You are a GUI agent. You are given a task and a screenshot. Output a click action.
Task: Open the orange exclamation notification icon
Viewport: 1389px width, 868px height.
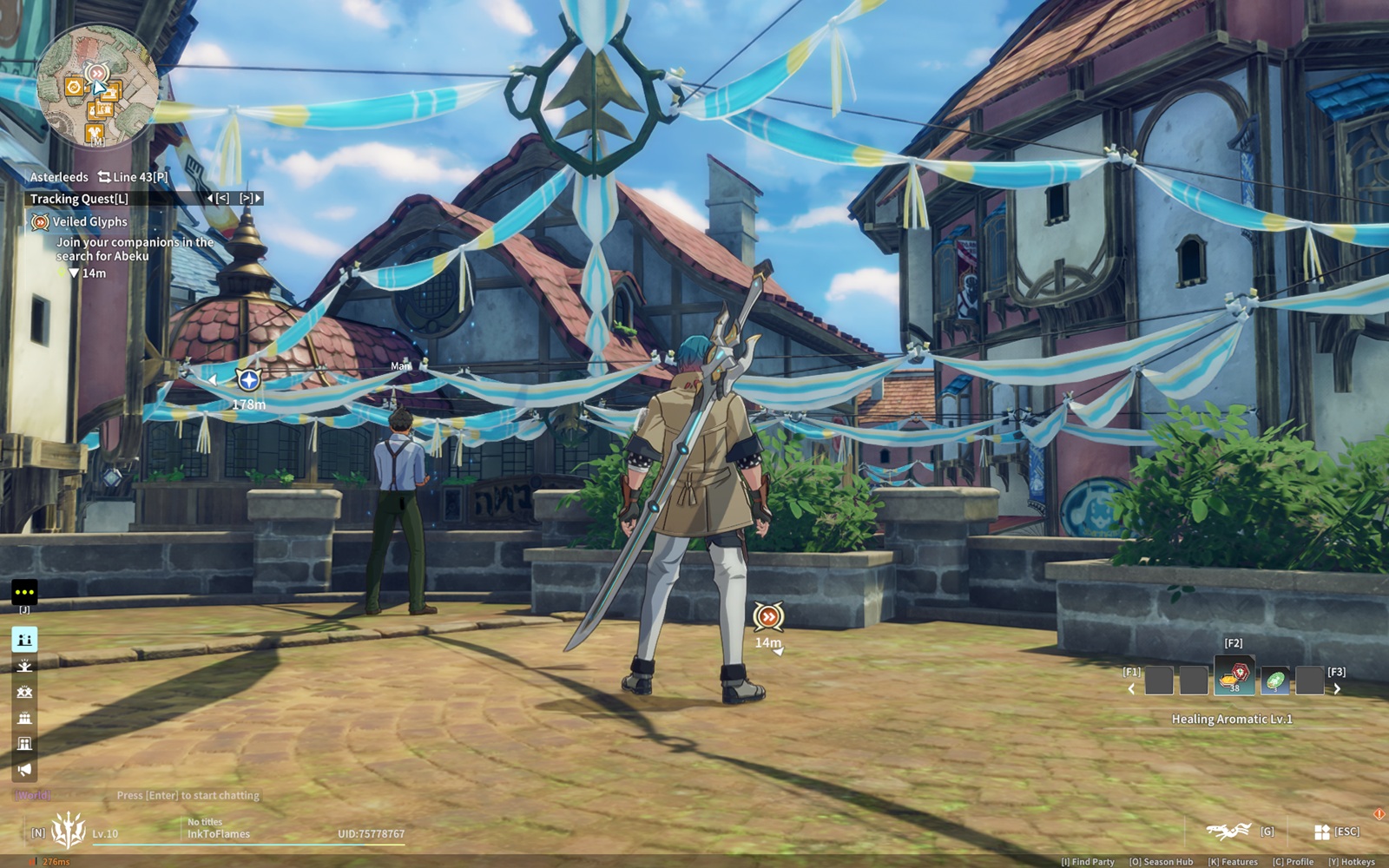tap(1379, 814)
